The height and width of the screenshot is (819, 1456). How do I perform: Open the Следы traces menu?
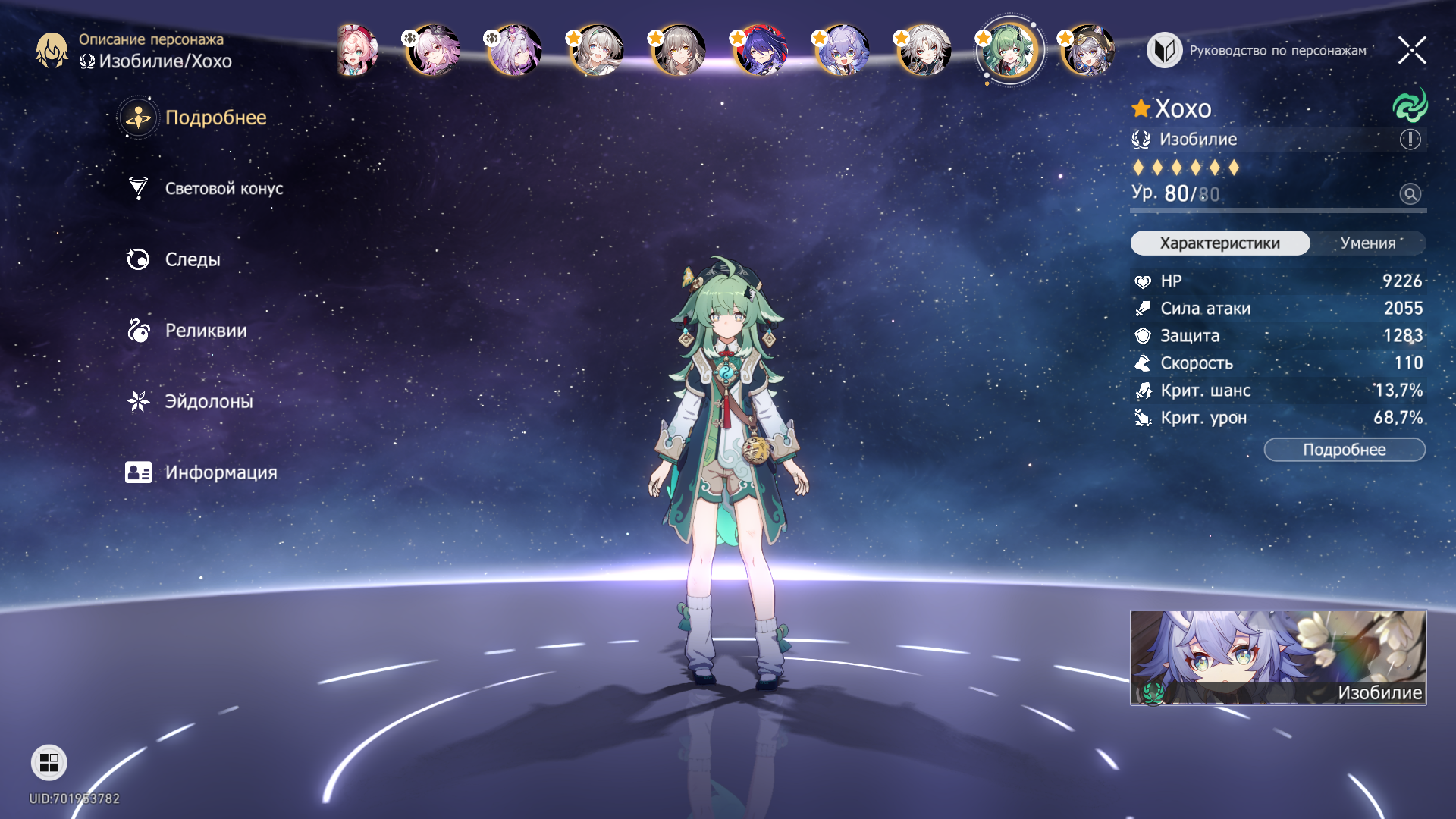(x=192, y=259)
